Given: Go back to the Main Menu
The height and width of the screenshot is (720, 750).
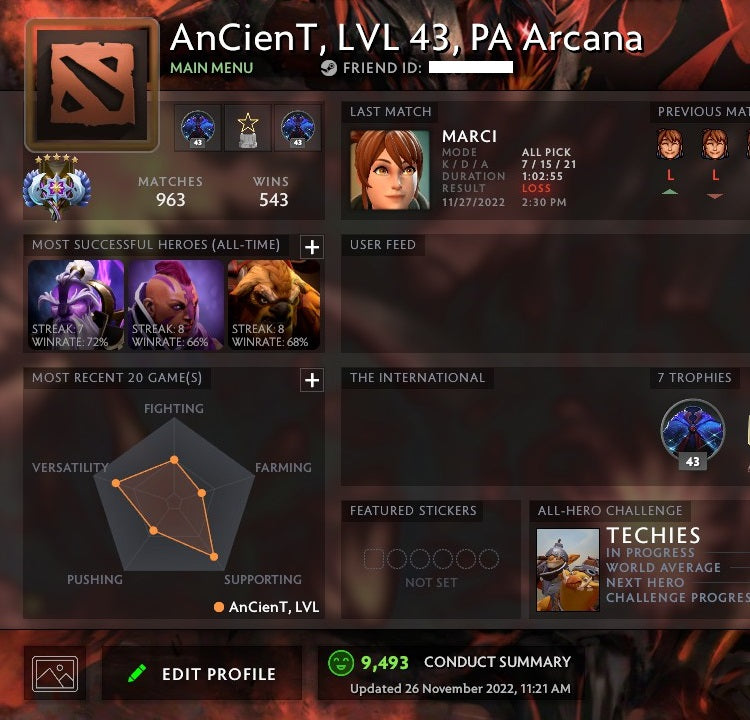Looking at the screenshot, I should coord(211,68).
